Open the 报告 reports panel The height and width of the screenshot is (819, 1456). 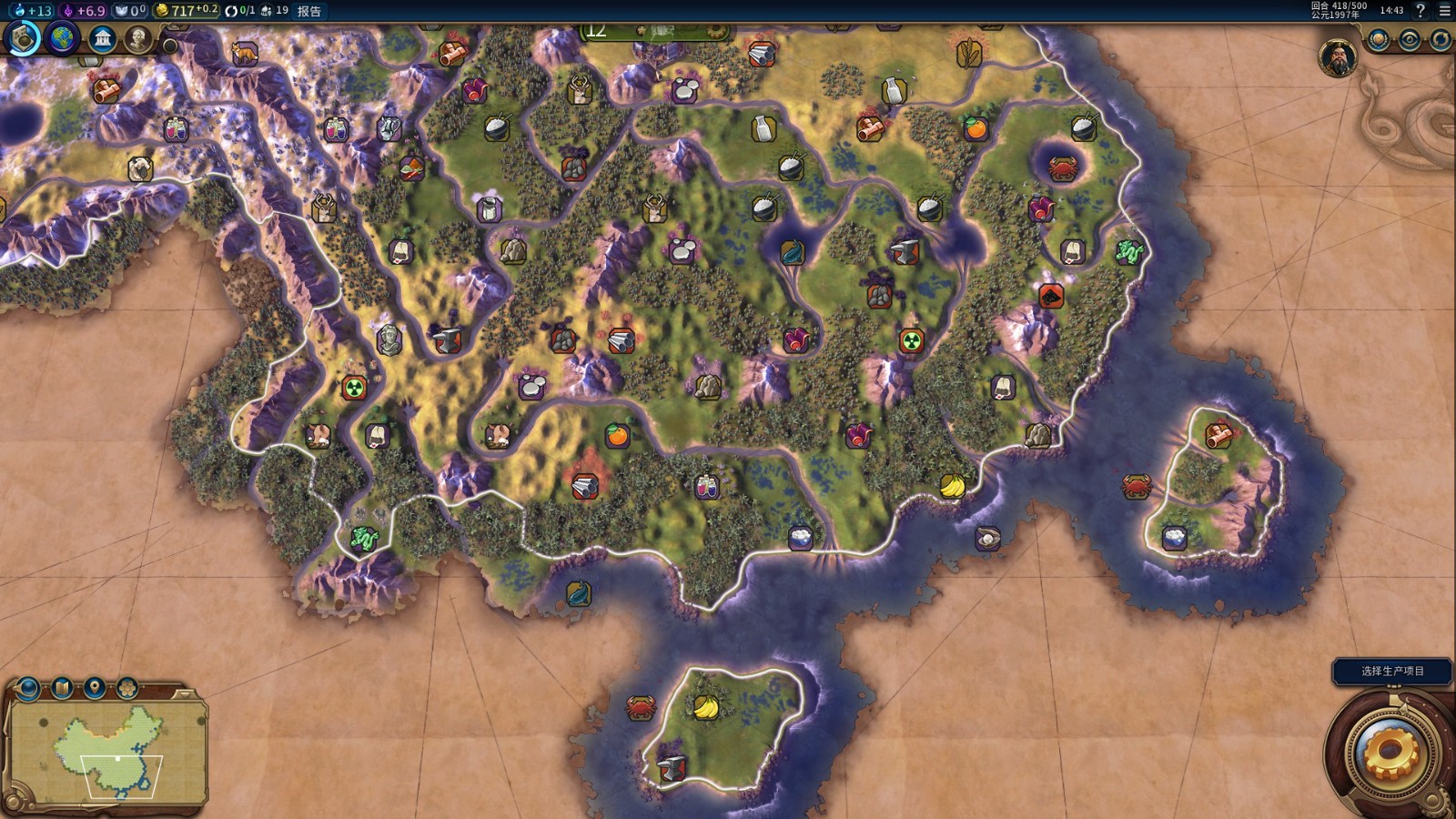(x=309, y=11)
